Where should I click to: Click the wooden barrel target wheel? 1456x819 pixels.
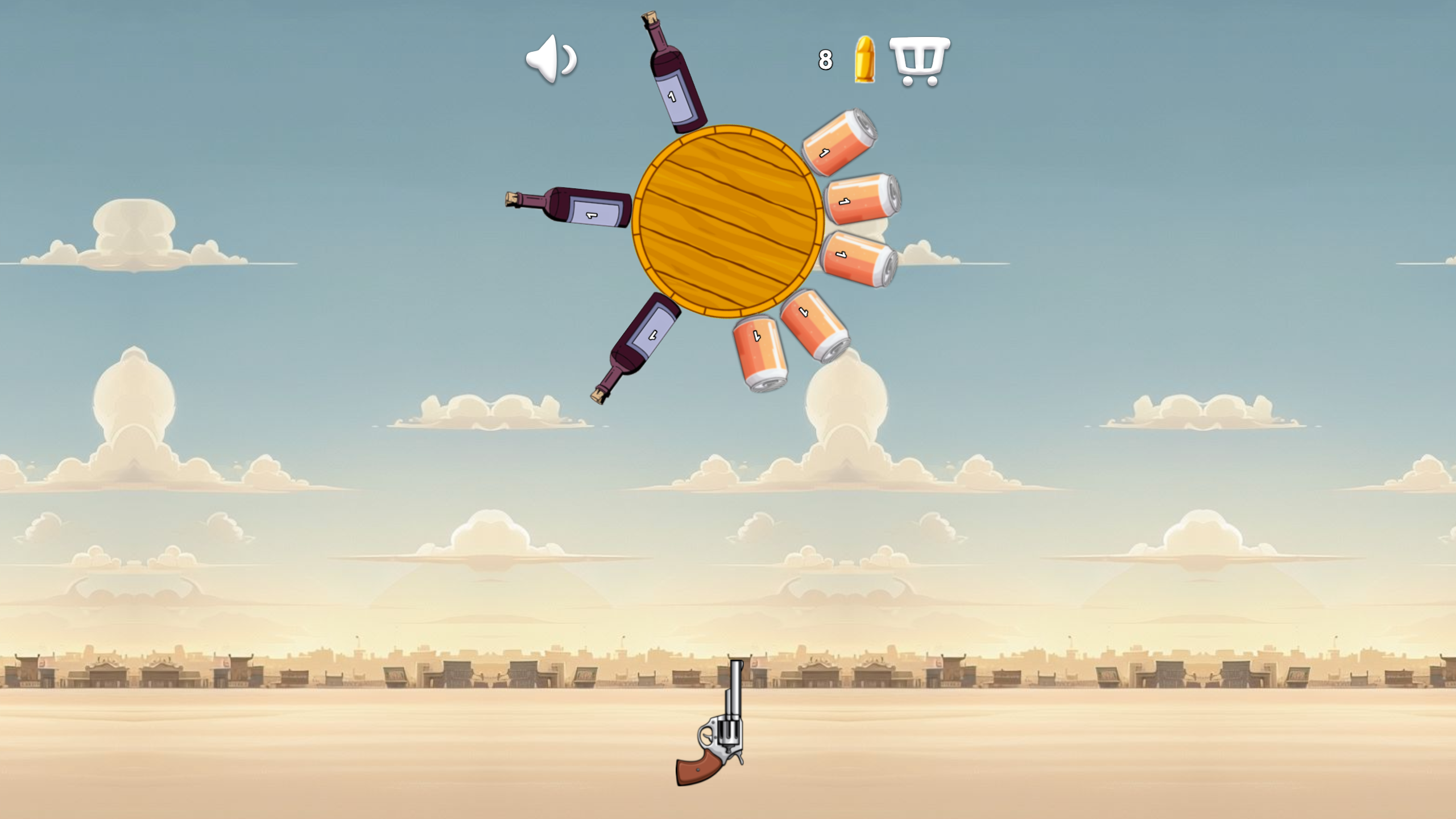tap(727, 222)
